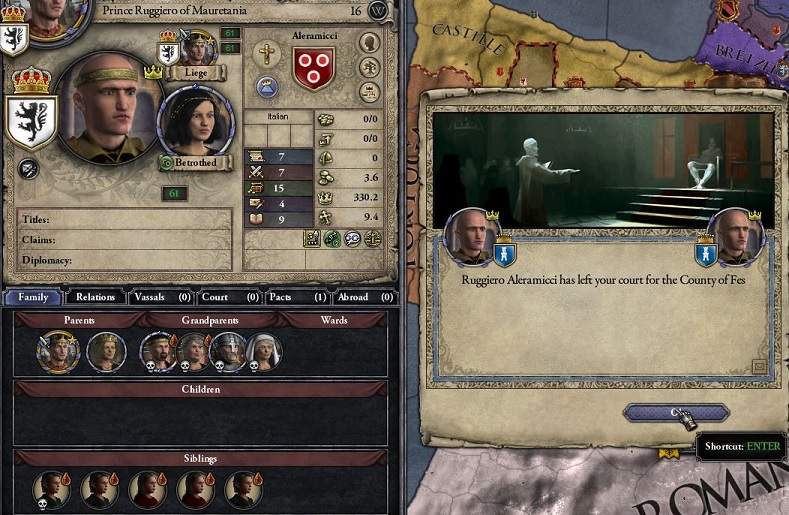Click the left portrait in the event popup

(471, 238)
